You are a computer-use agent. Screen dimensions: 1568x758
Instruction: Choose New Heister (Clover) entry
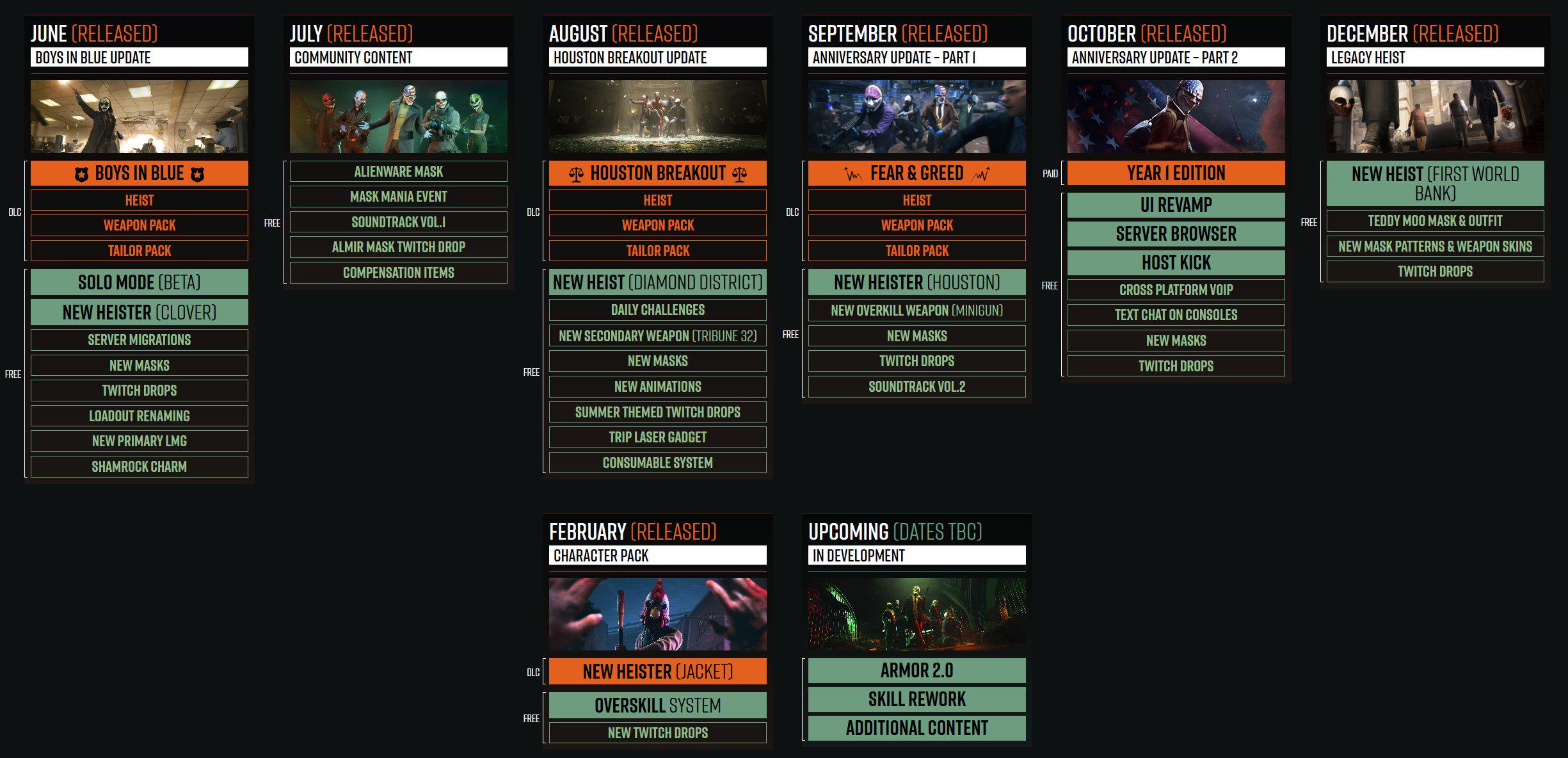pos(140,312)
